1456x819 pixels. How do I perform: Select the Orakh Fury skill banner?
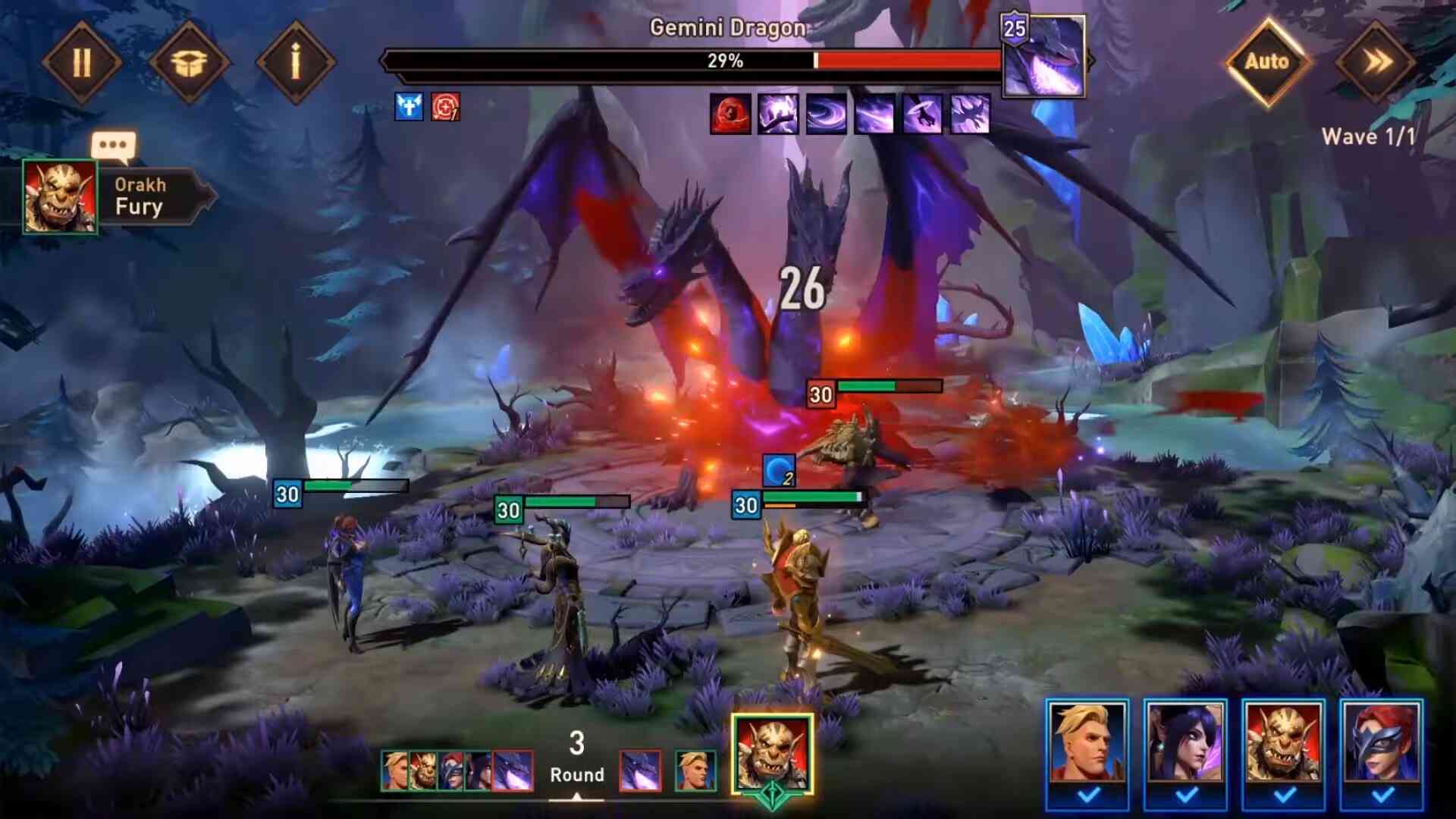[x=152, y=196]
